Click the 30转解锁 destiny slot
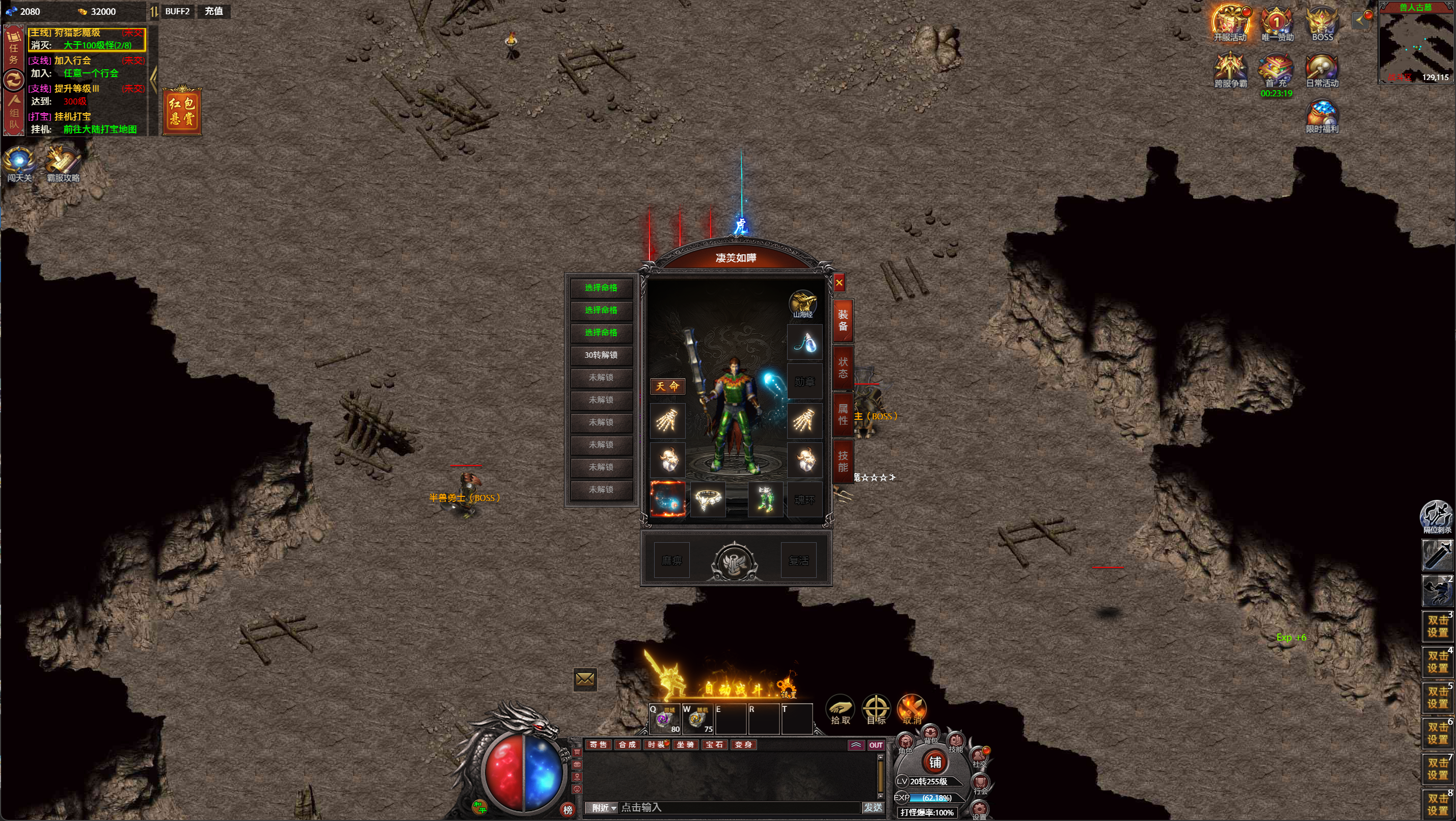Screen dimensions: 1456x821 [601, 355]
